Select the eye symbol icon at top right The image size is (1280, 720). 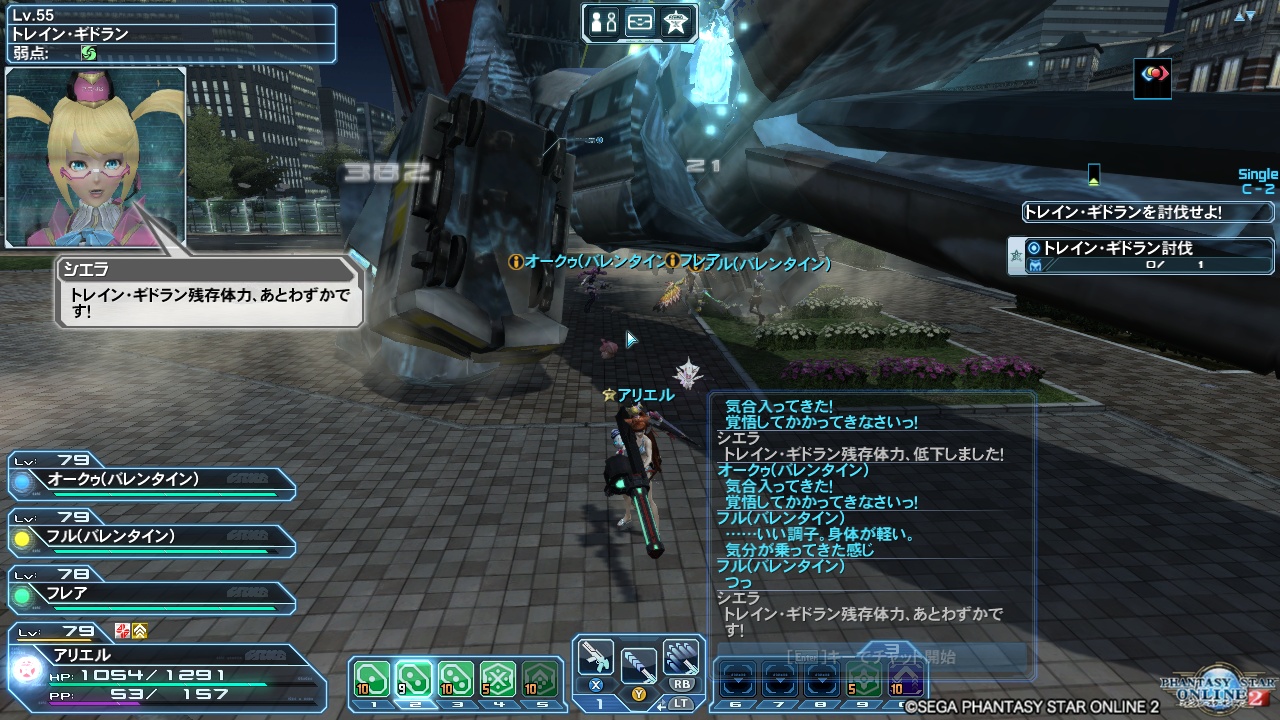(1152, 80)
